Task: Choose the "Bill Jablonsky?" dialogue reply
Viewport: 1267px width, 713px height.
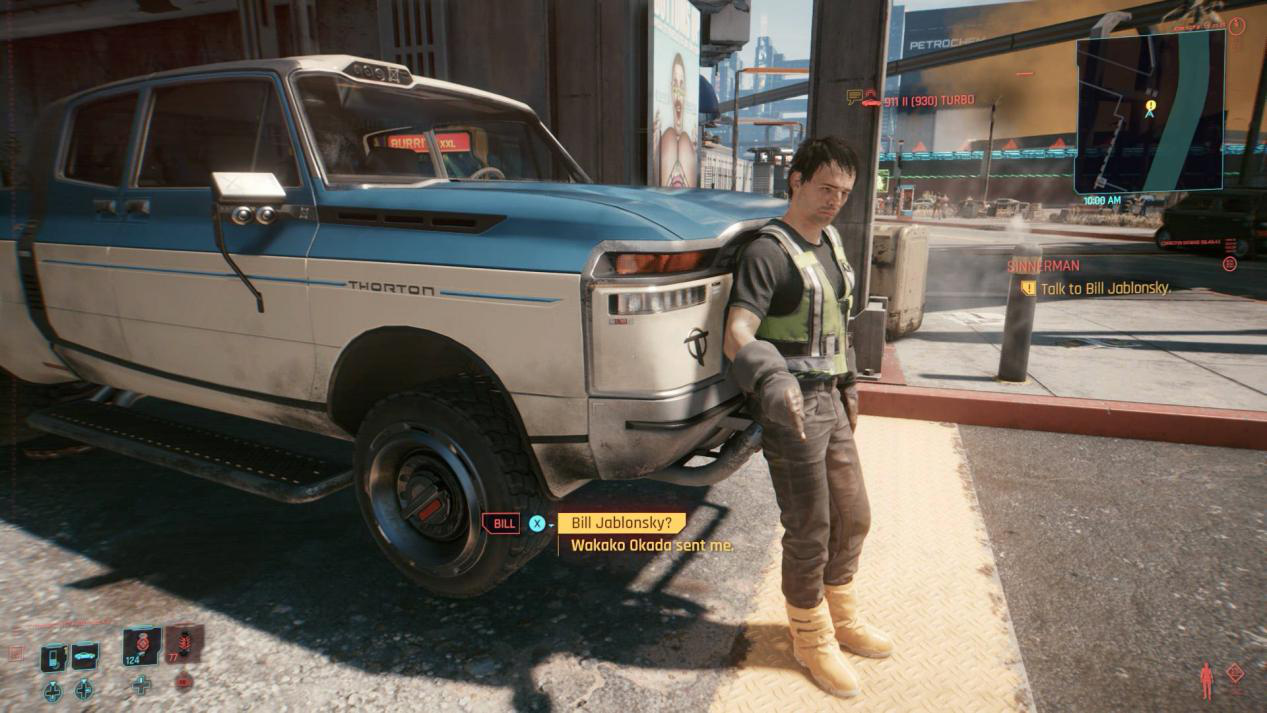Action: point(621,523)
